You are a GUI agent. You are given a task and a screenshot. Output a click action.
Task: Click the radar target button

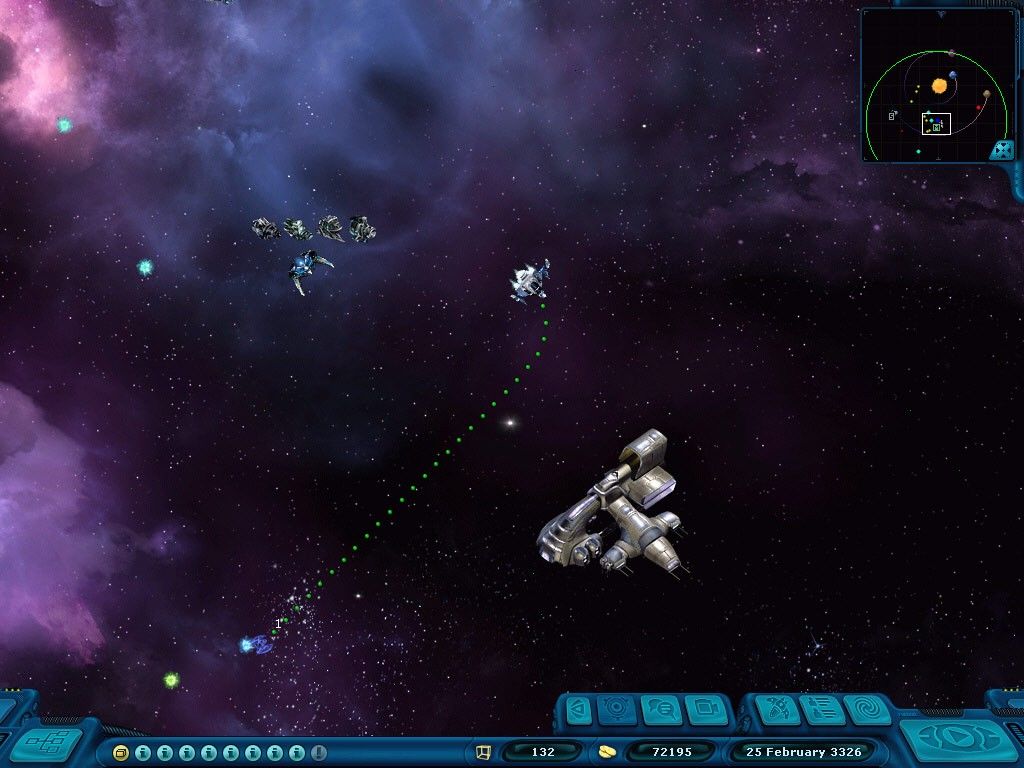pyautogui.click(x=617, y=710)
